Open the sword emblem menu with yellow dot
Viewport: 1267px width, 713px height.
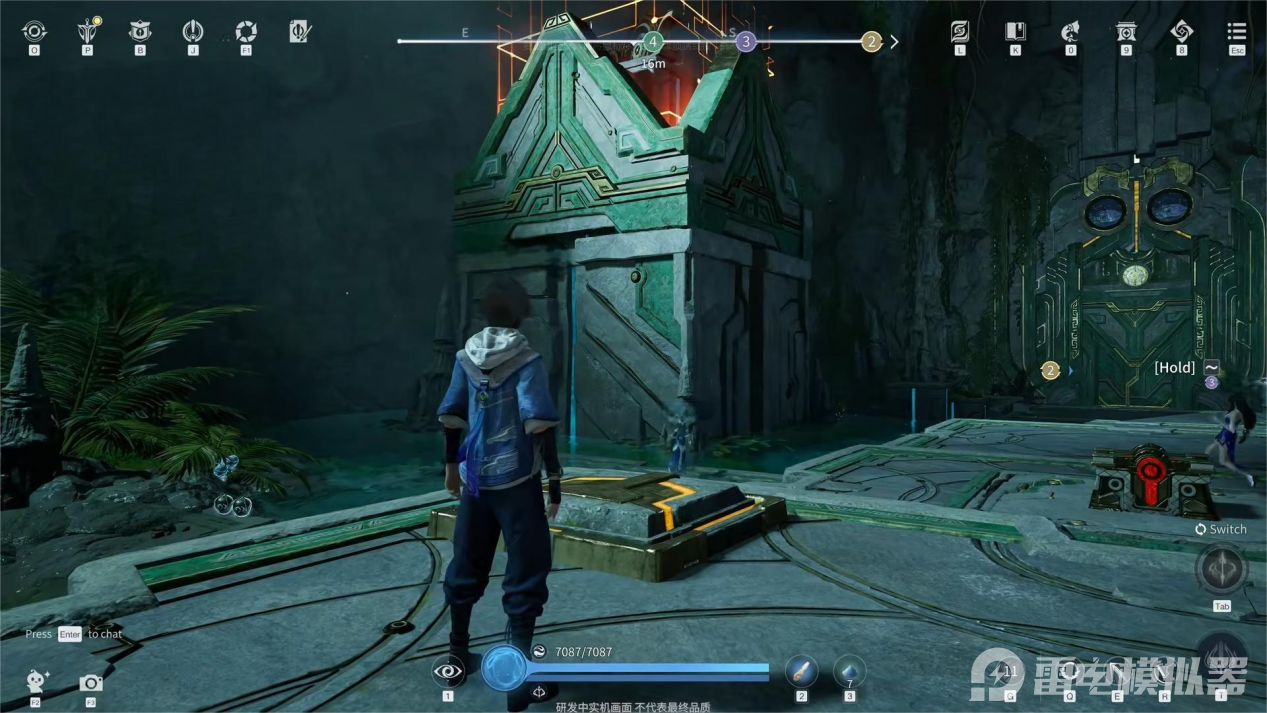coord(88,32)
